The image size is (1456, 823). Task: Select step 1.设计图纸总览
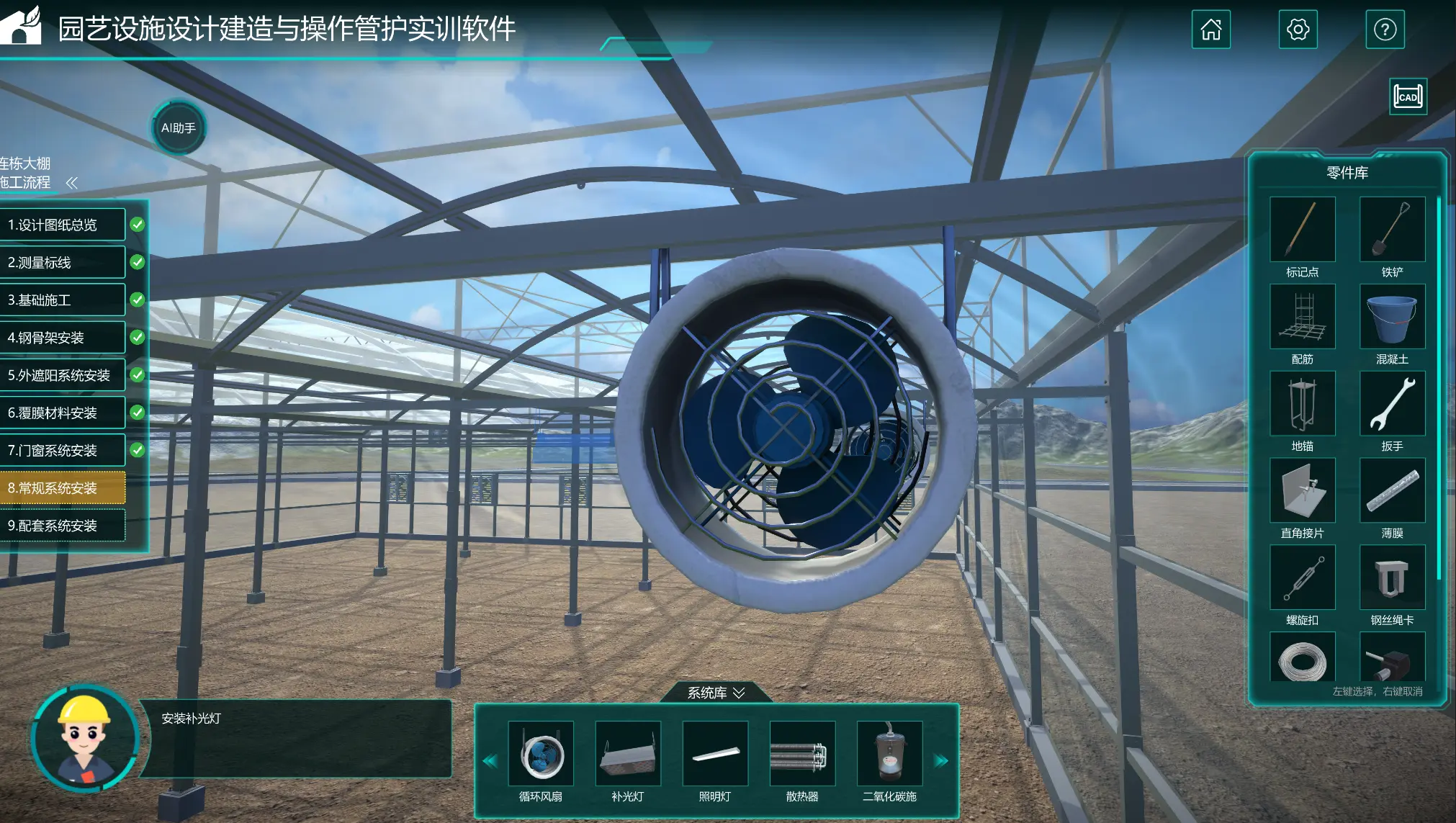pos(63,225)
